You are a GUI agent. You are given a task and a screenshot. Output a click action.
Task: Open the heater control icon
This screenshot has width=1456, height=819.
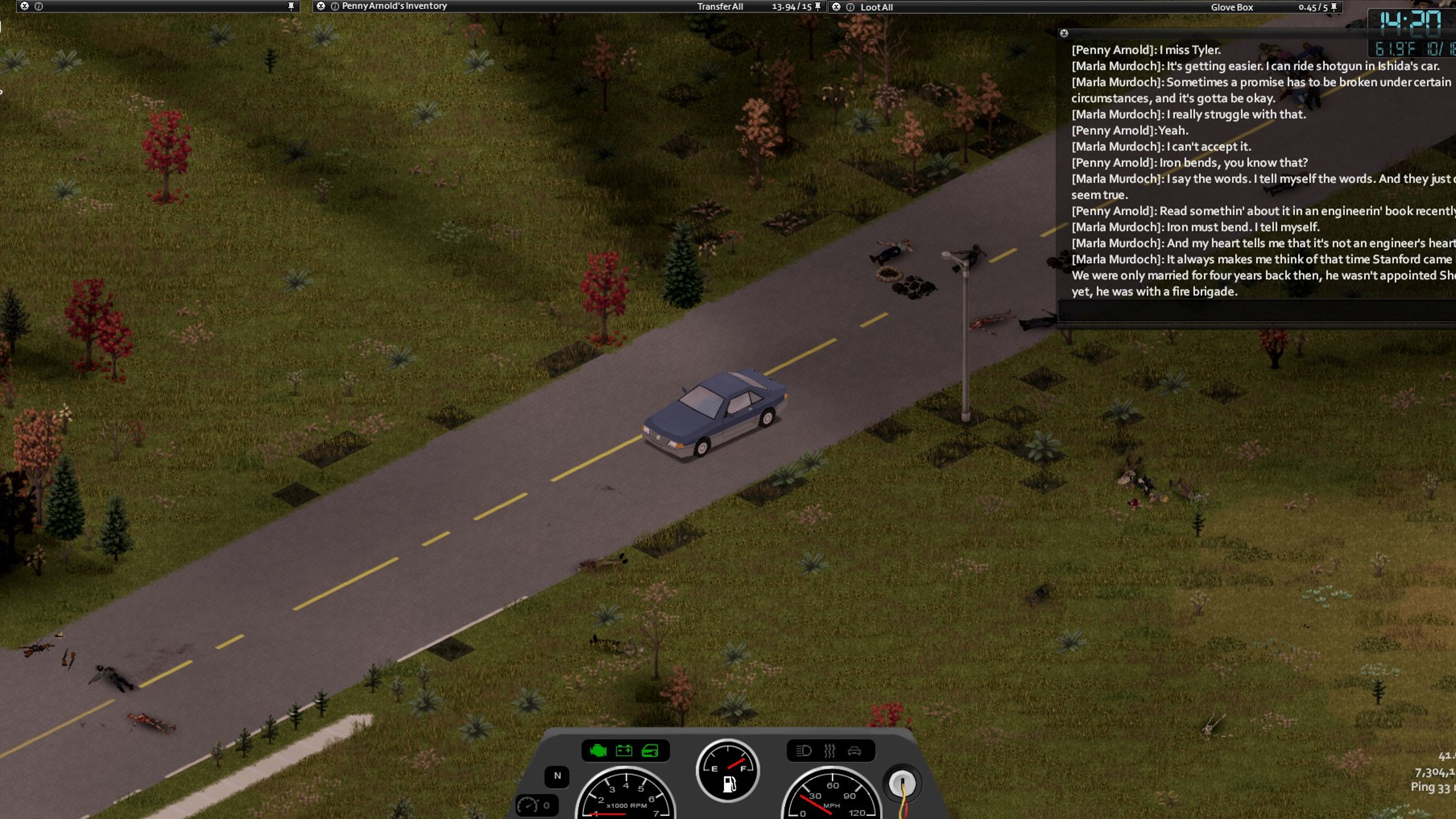pyautogui.click(x=829, y=751)
